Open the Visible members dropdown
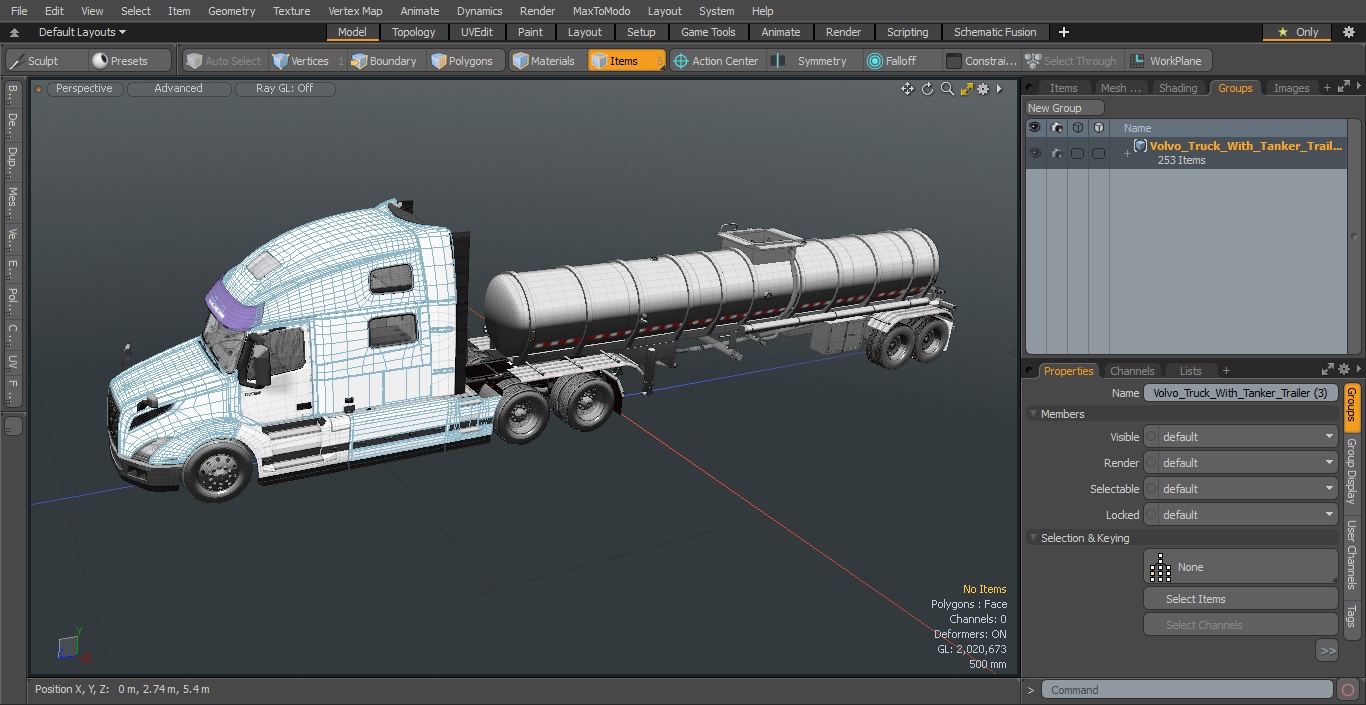This screenshot has height=705, width=1366. 1248,437
